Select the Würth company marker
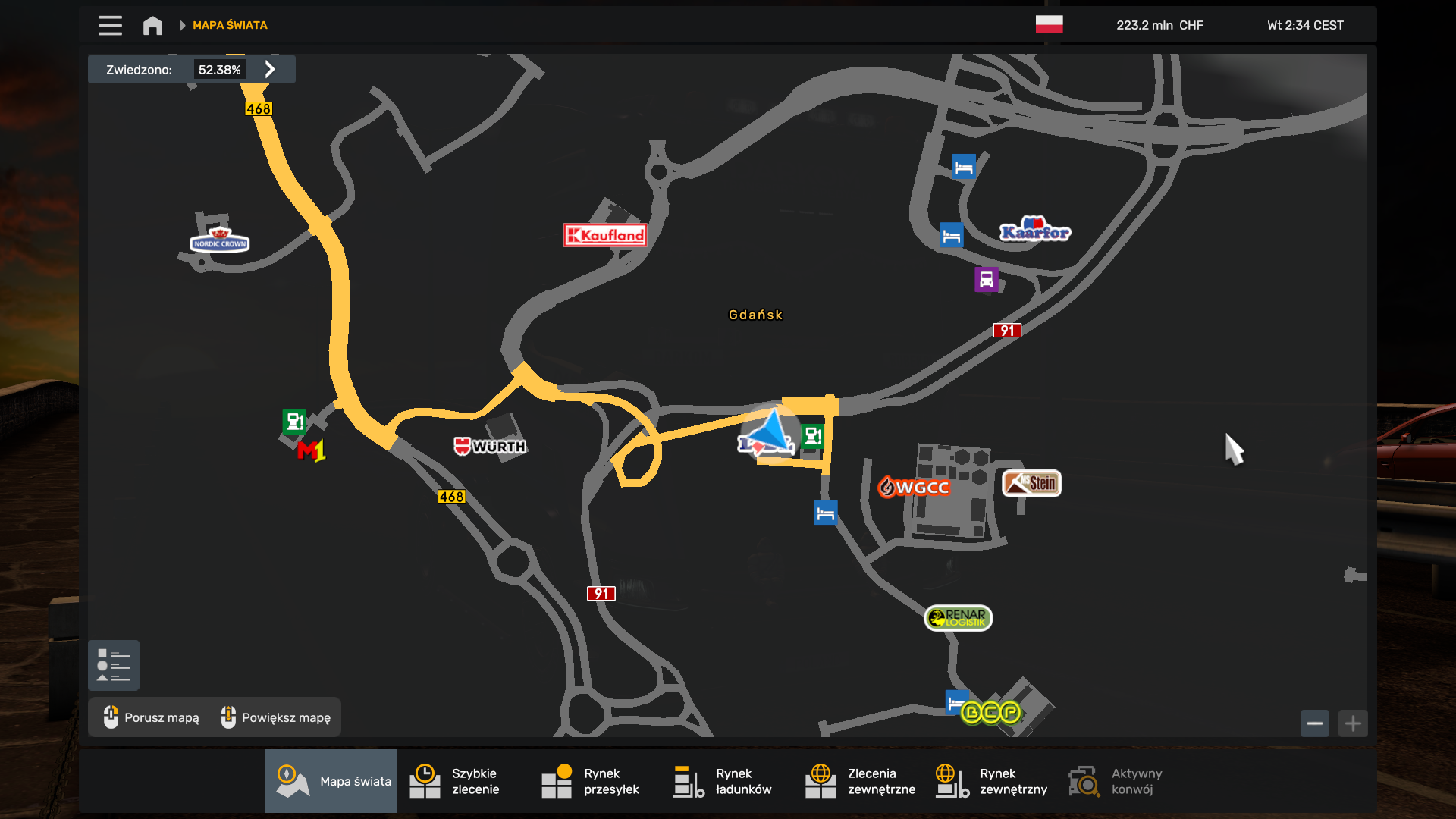 point(490,447)
